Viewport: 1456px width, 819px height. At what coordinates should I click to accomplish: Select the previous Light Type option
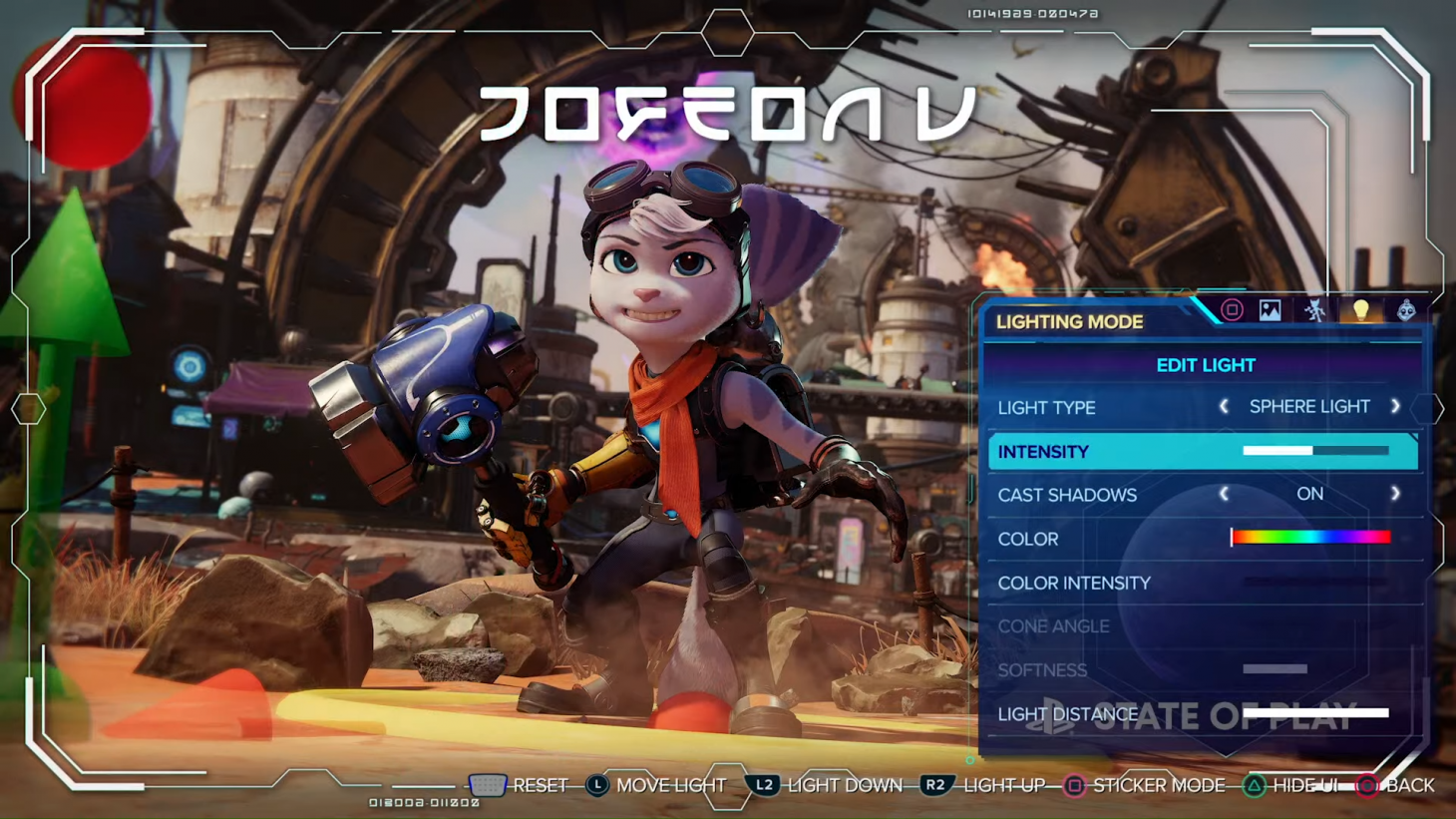point(1224,407)
